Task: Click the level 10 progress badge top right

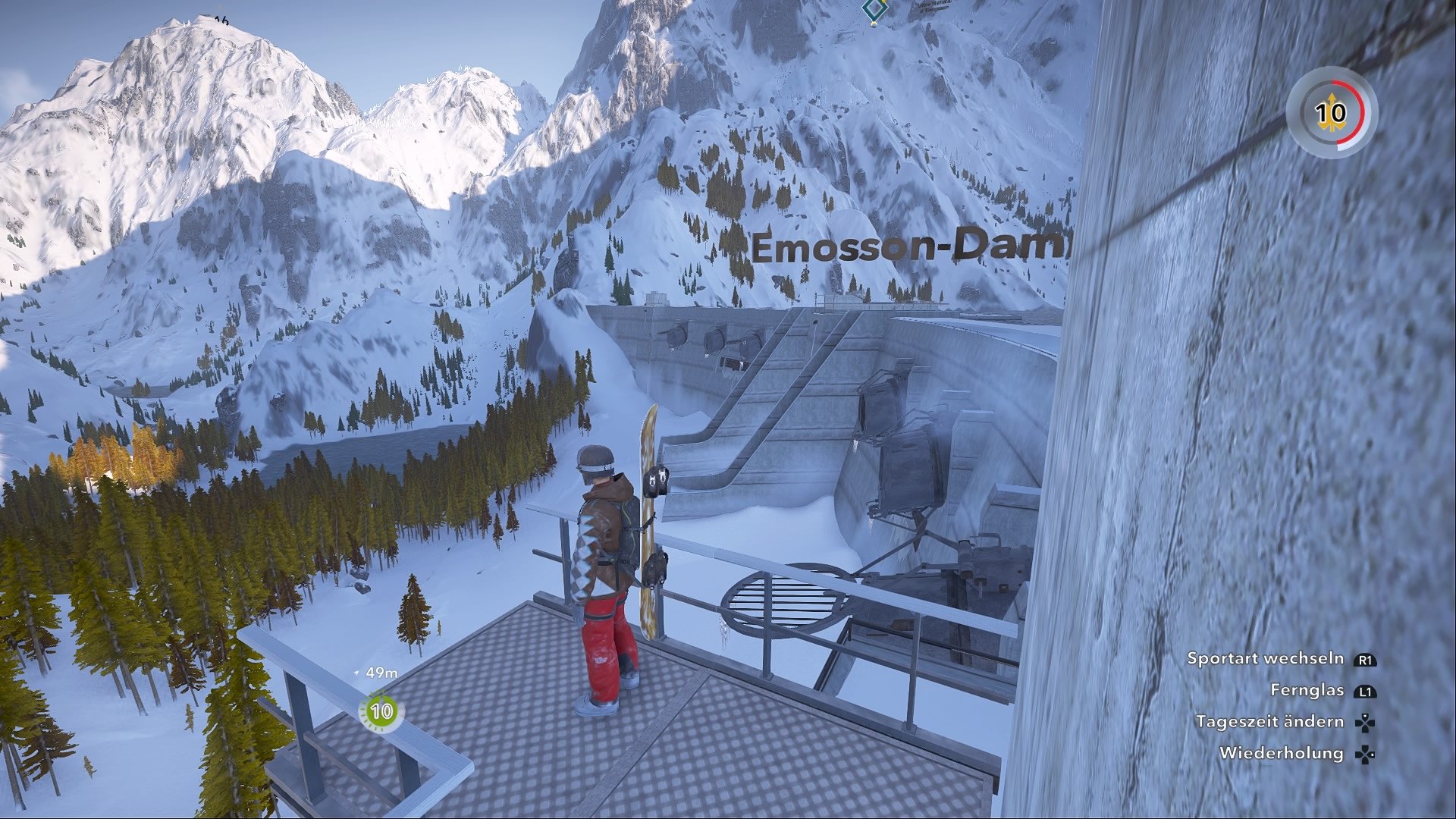Action: (1331, 114)
